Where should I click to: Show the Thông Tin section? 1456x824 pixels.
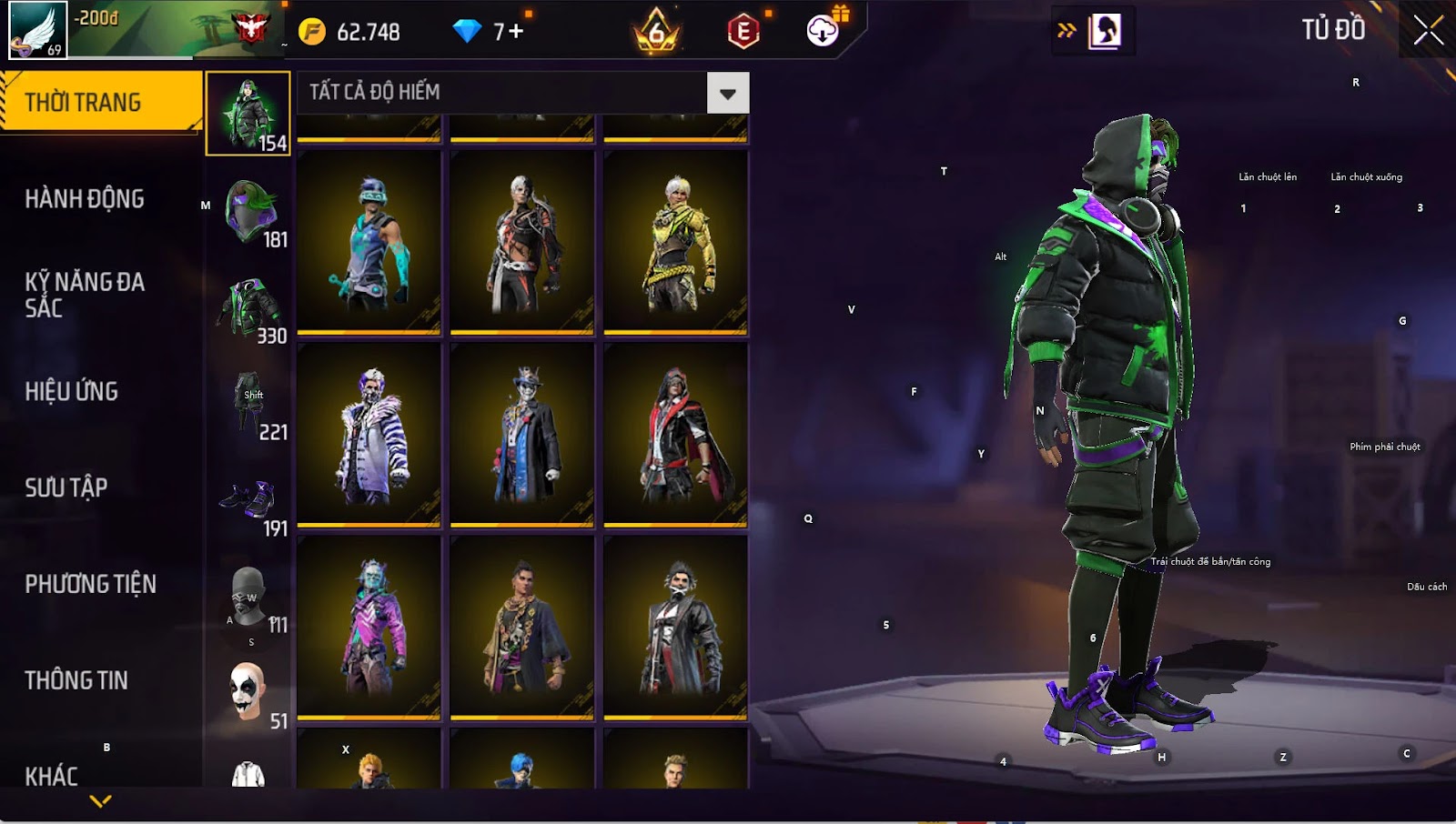[76, 680]
